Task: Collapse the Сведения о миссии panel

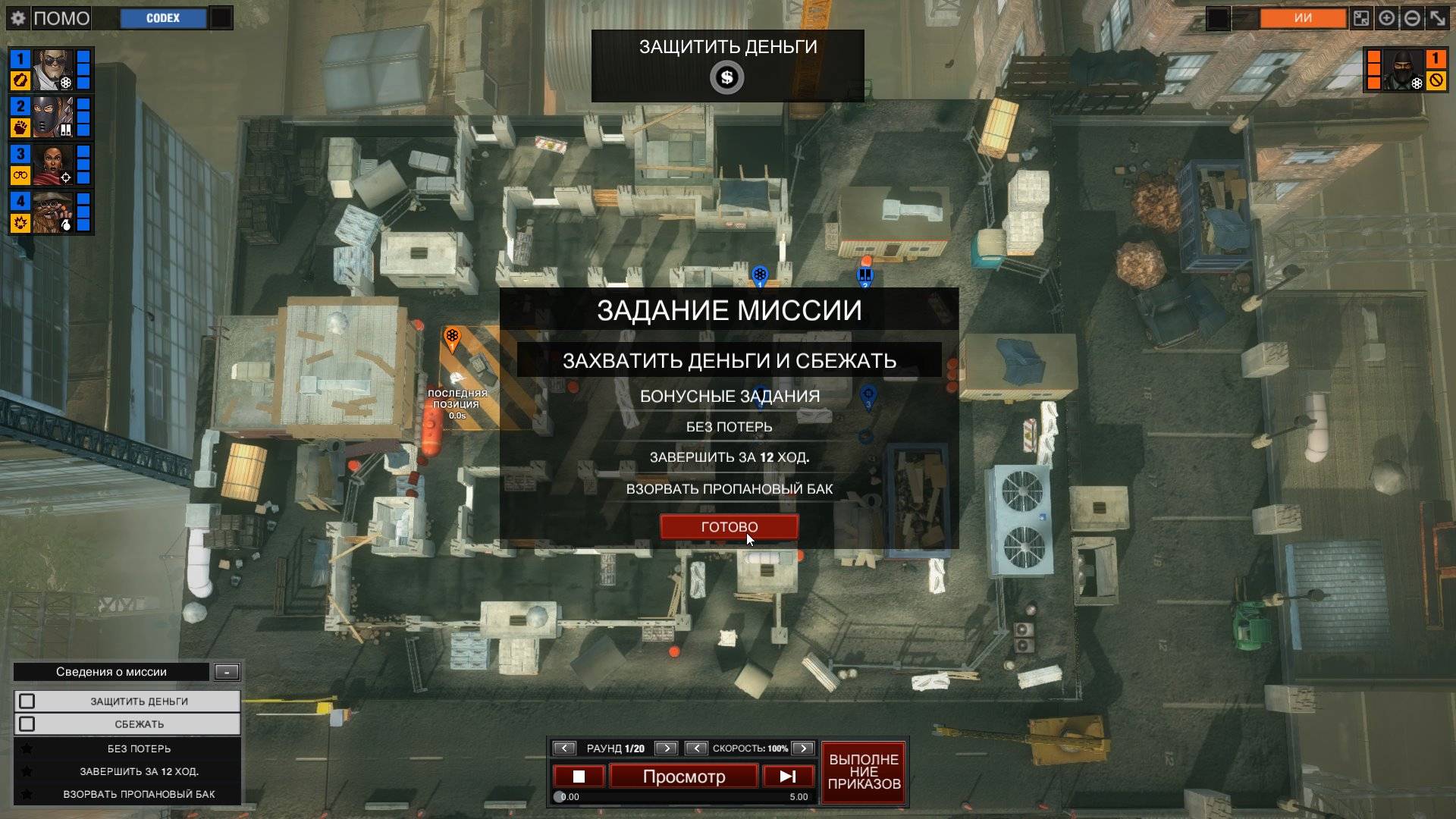Action: coord(227,671)
